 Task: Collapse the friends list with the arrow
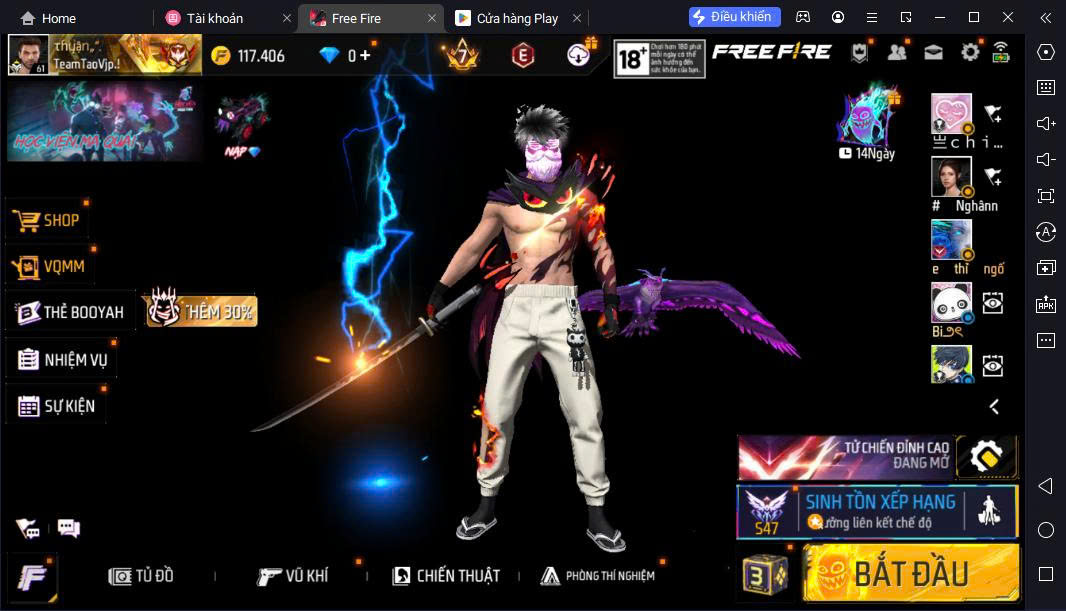click(994, 406)
